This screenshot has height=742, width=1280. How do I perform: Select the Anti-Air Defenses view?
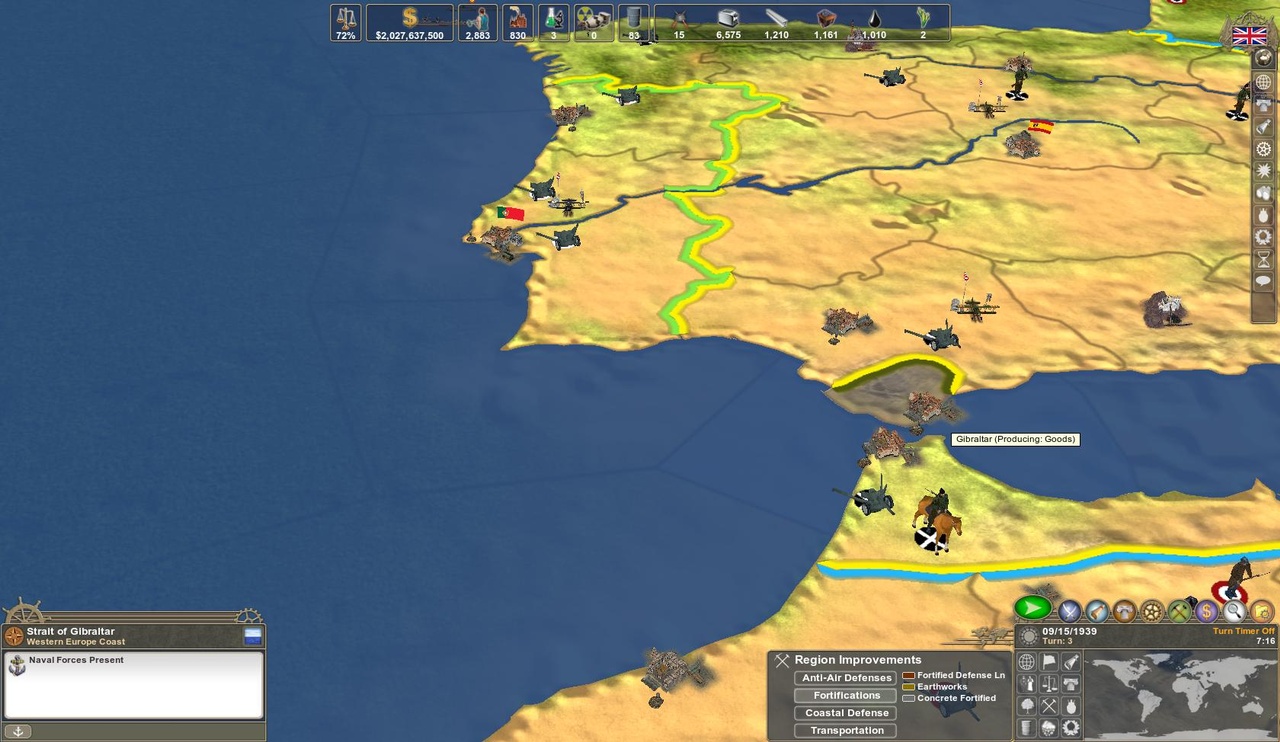[845, 677]
